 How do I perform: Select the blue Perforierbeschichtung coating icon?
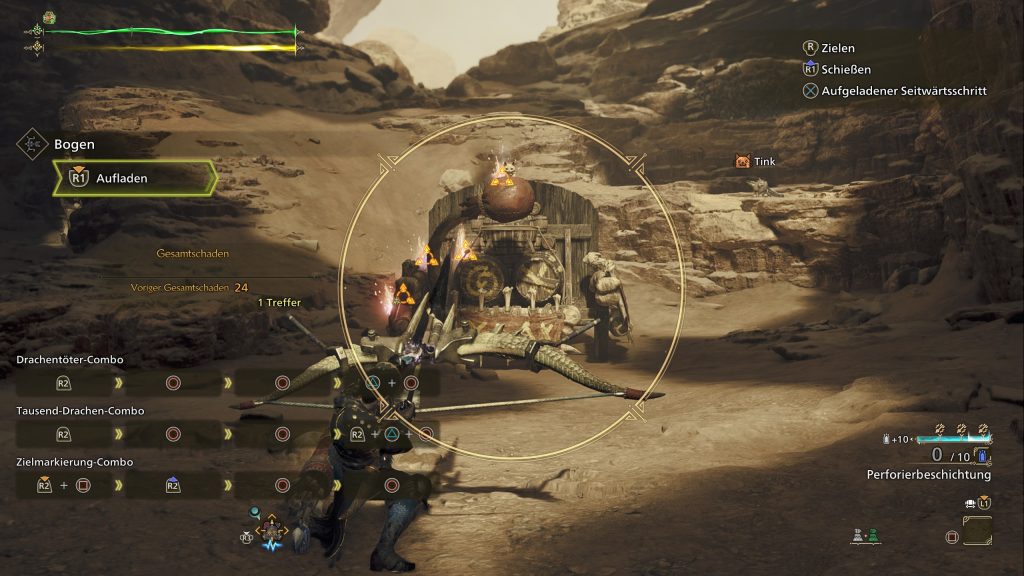click(x=982, y=456)
